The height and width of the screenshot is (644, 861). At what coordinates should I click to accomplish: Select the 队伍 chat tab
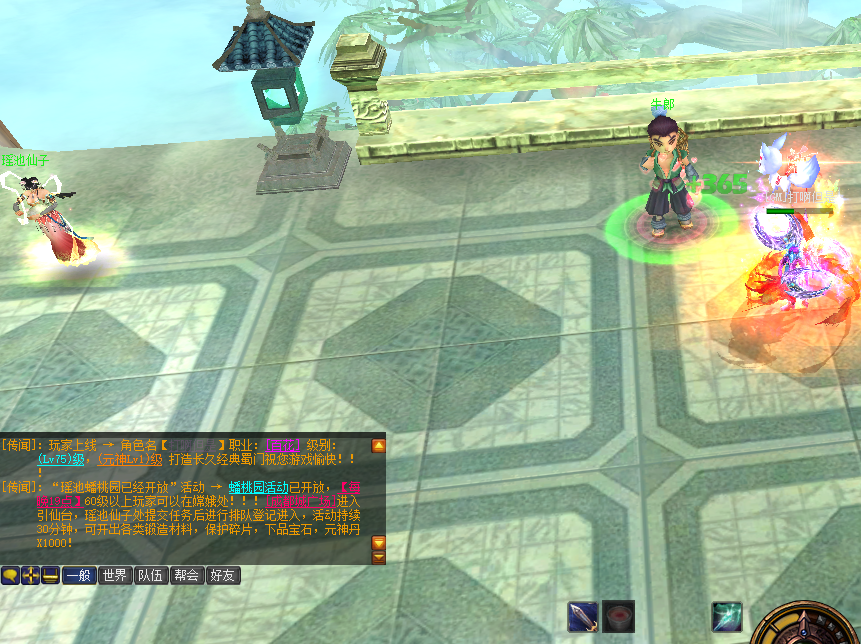[x=151, y=575]
